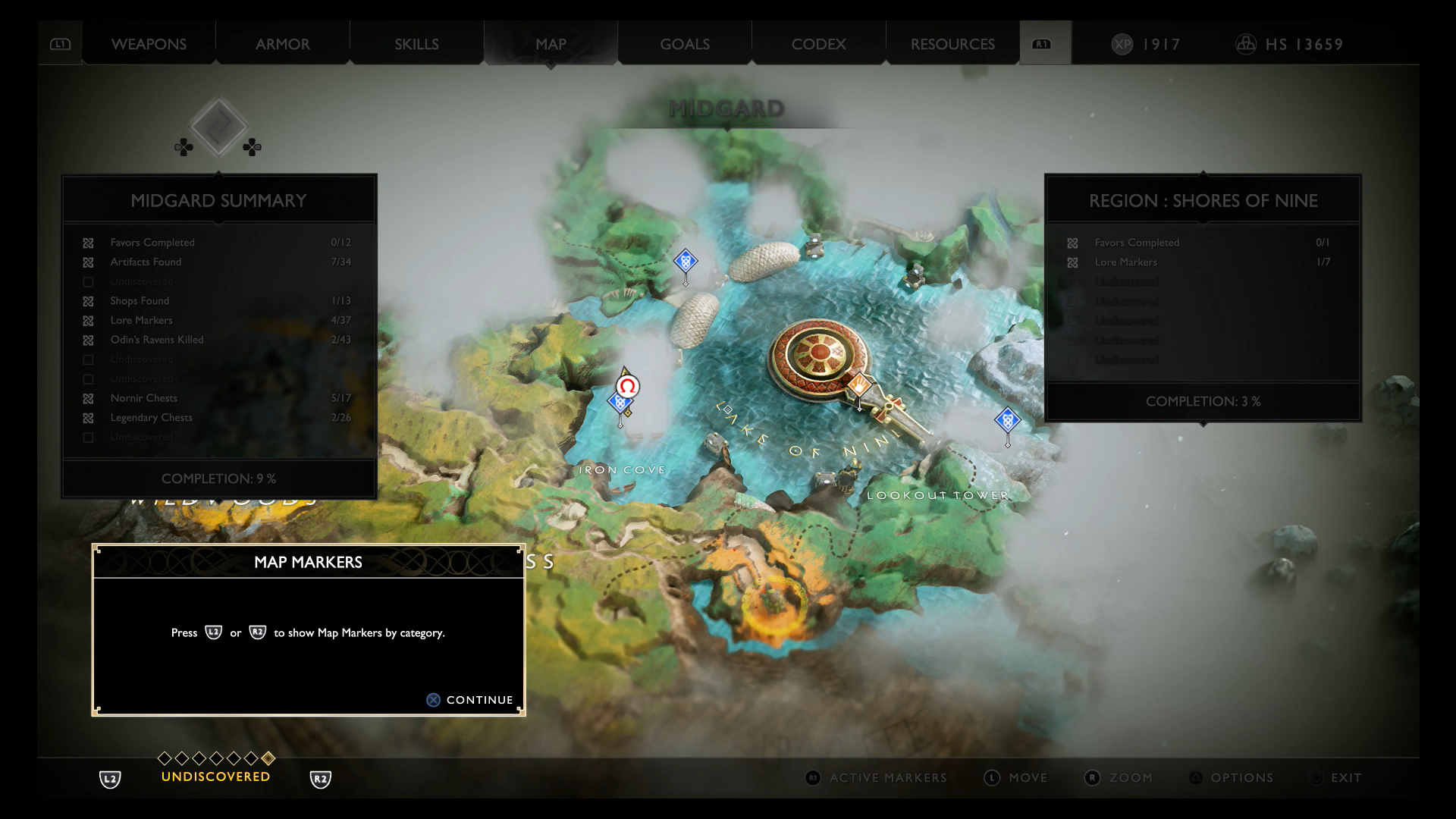Image resolution: width=1456 pixels, height=819 pixels.
Task: Choose the Artifacts Found summary row
Action: coord(218,262)
